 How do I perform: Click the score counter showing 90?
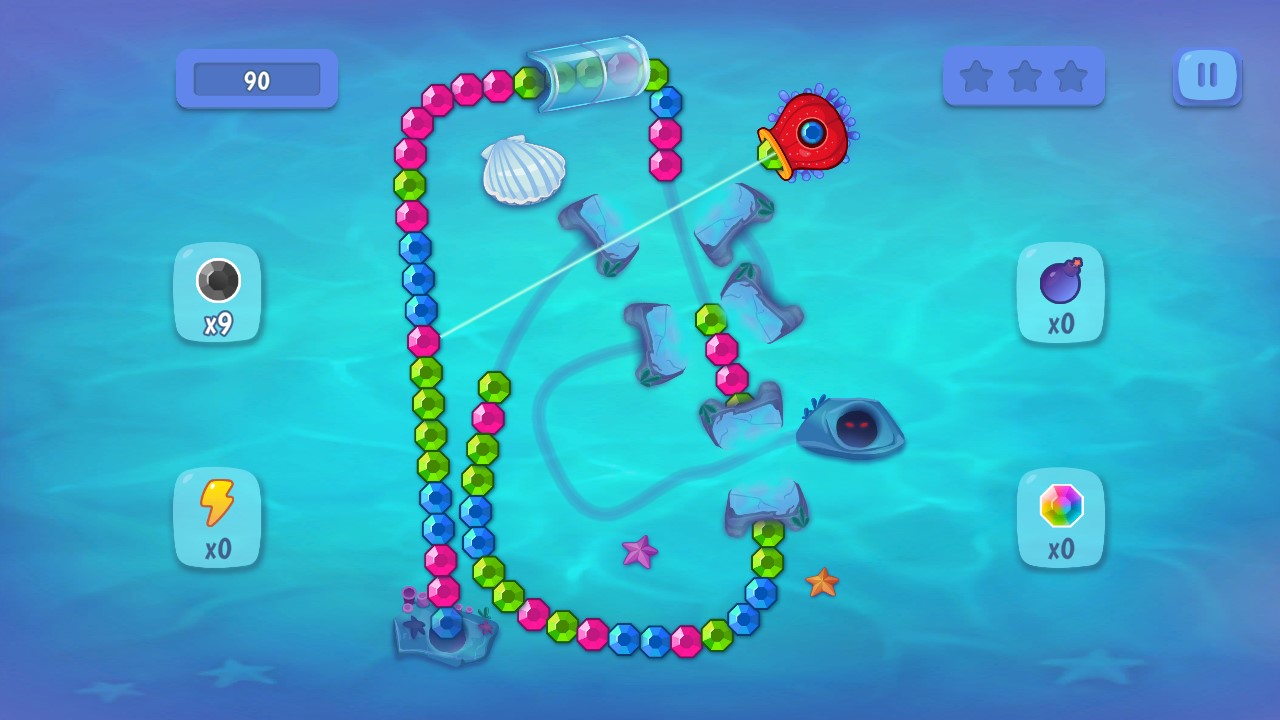click(256, 80)
